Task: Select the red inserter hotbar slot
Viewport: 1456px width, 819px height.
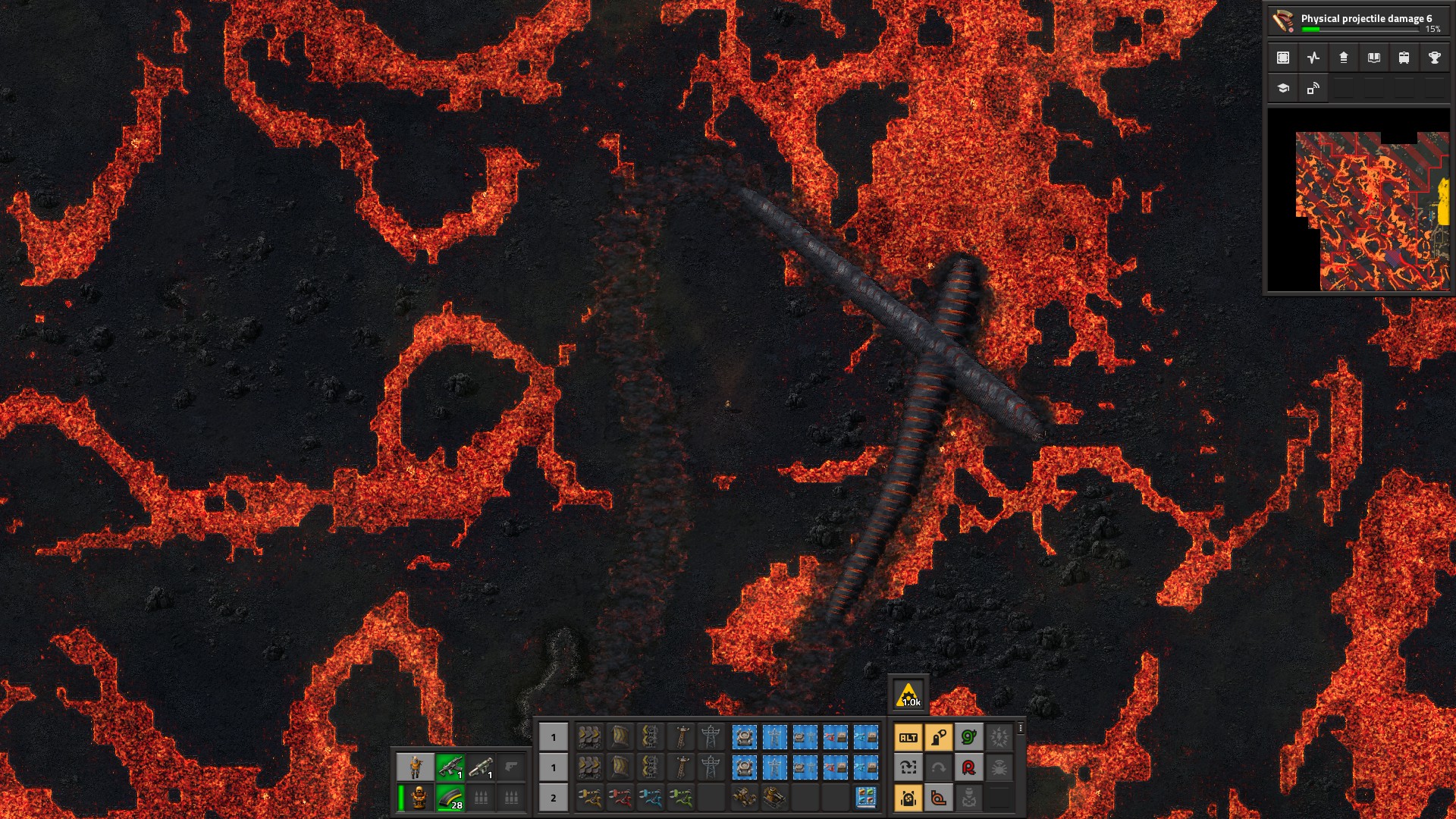Action: (x=620, y=798)
